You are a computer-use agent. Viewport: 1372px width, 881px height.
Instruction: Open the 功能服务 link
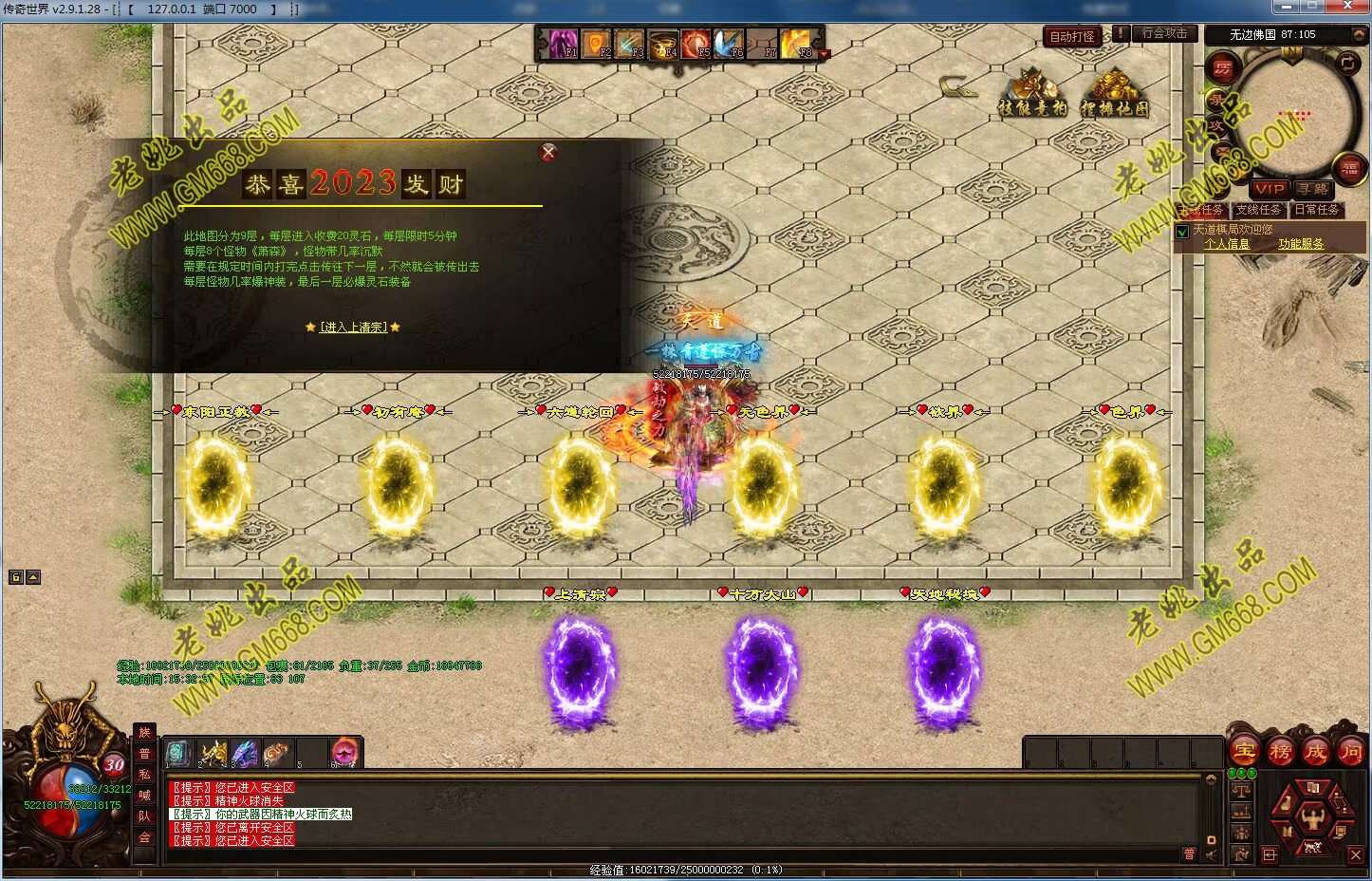(1300, 244)
